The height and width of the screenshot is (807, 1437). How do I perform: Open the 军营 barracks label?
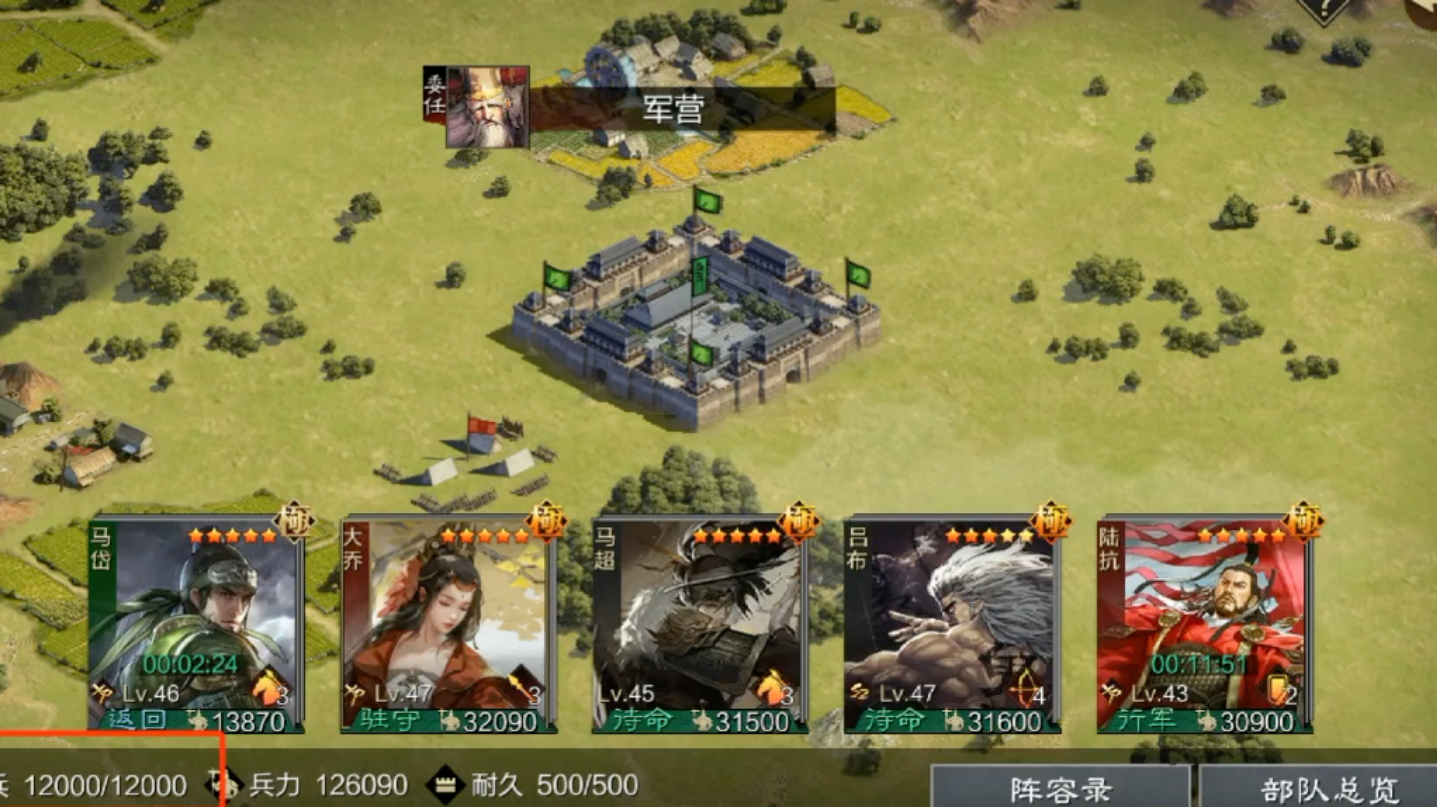(x=675, y=110)
